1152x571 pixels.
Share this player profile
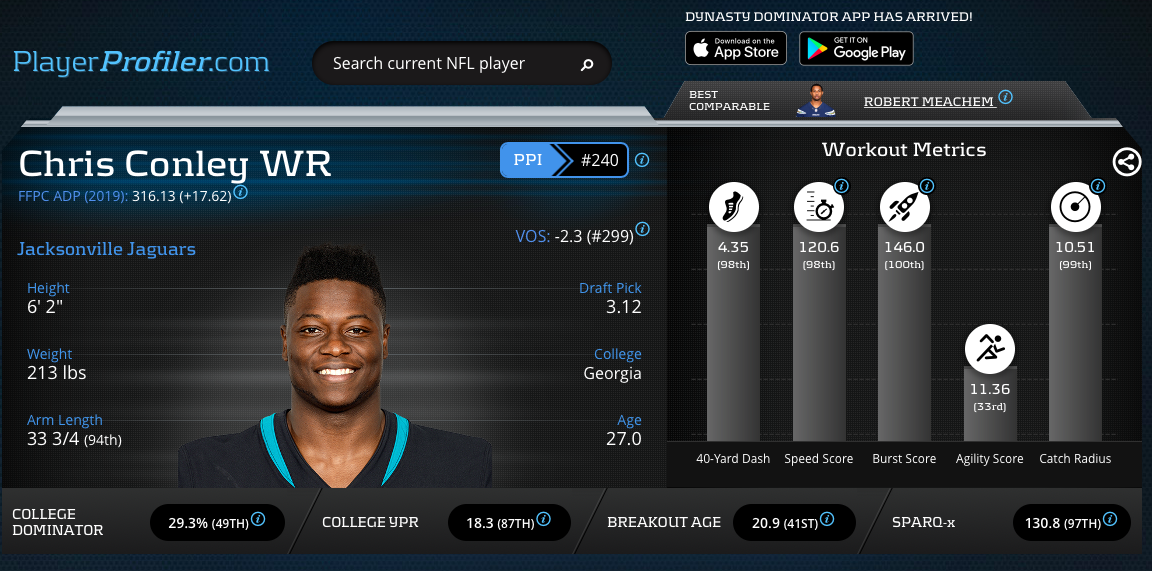(1127, 161)
